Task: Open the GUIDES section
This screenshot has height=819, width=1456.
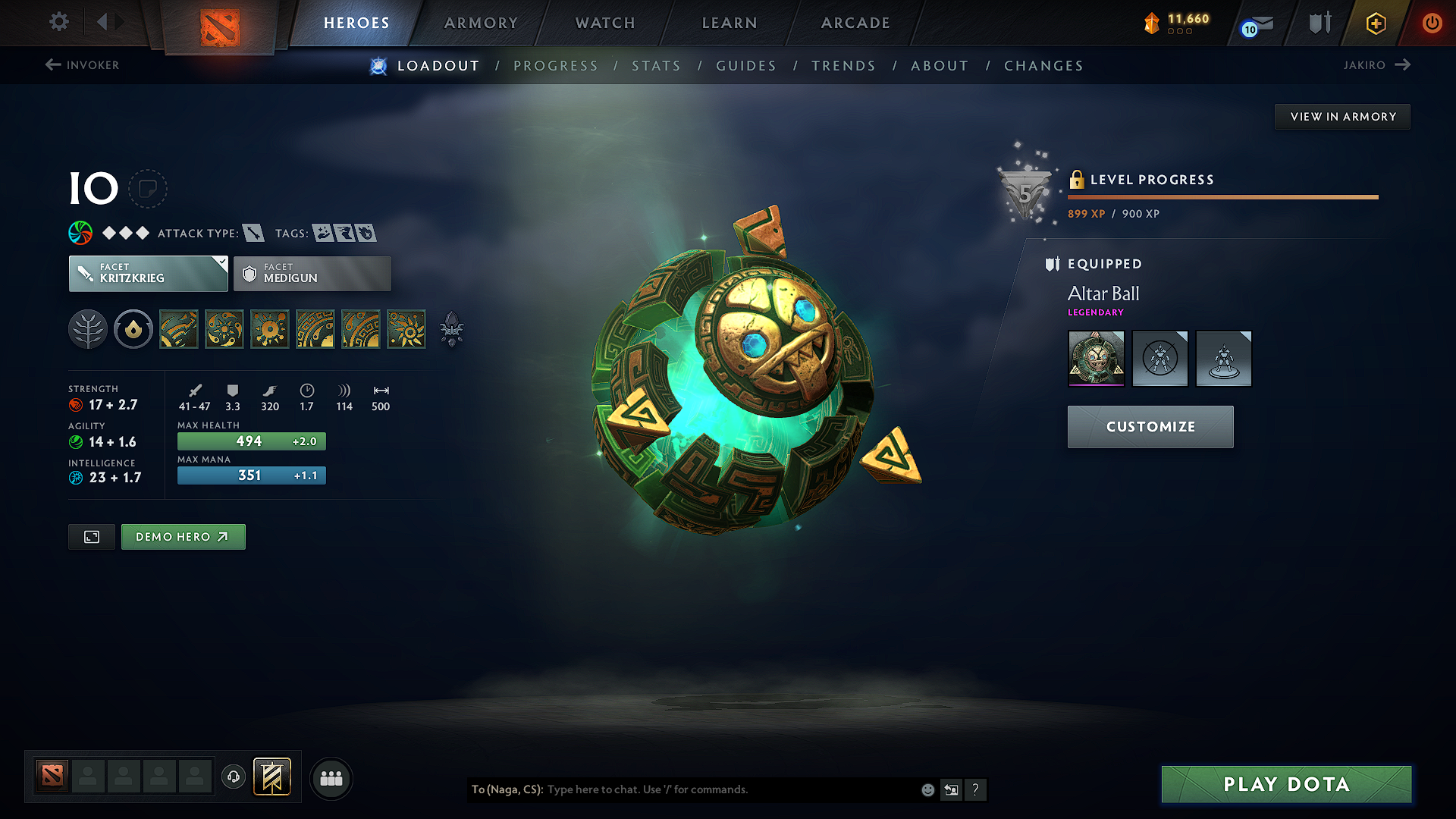Action: (746, 66)
